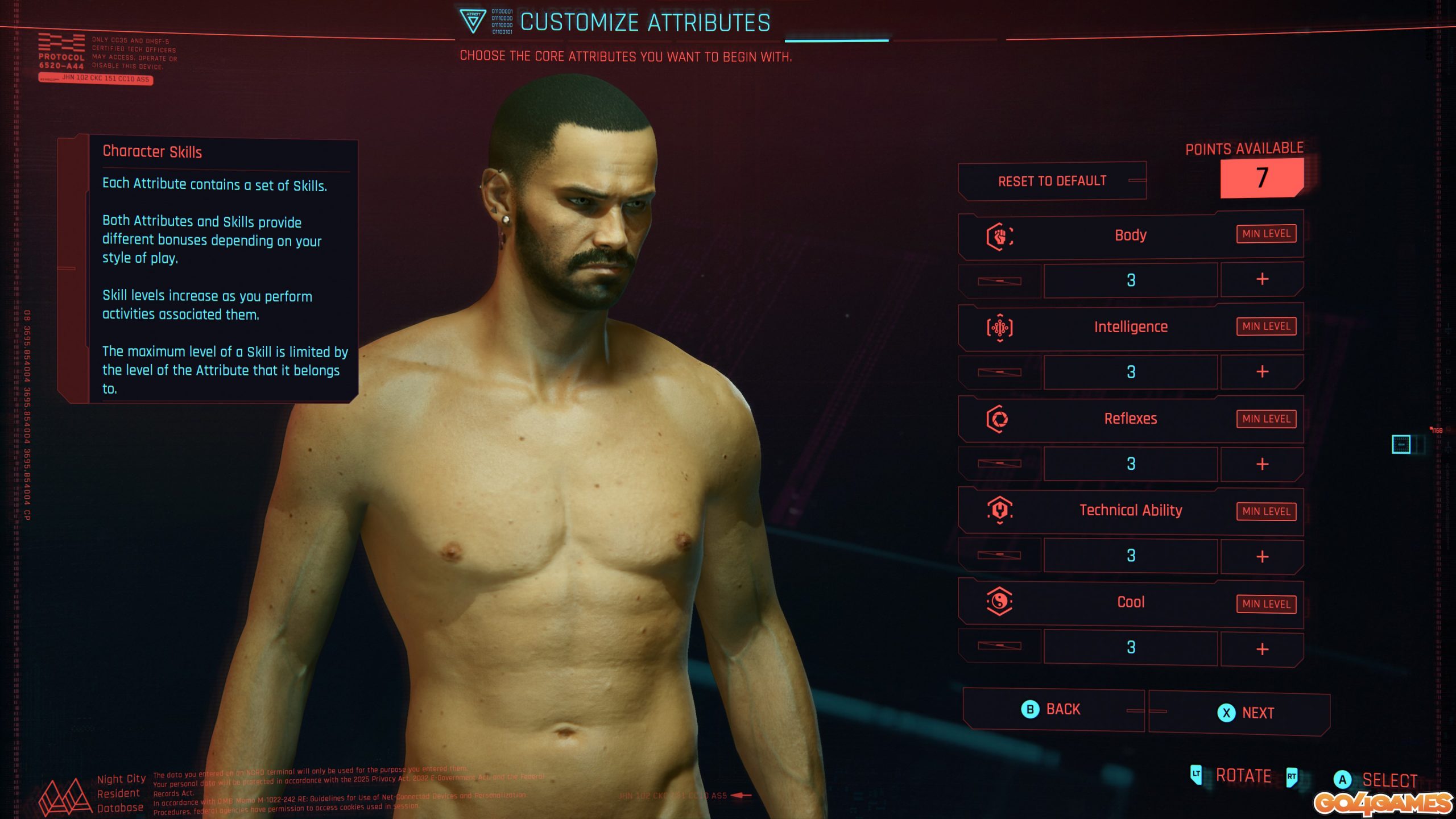Increase Technical Ability with the plus button
The height and width of the screenshot is (819, 1456).
[x=1261, y=556]
